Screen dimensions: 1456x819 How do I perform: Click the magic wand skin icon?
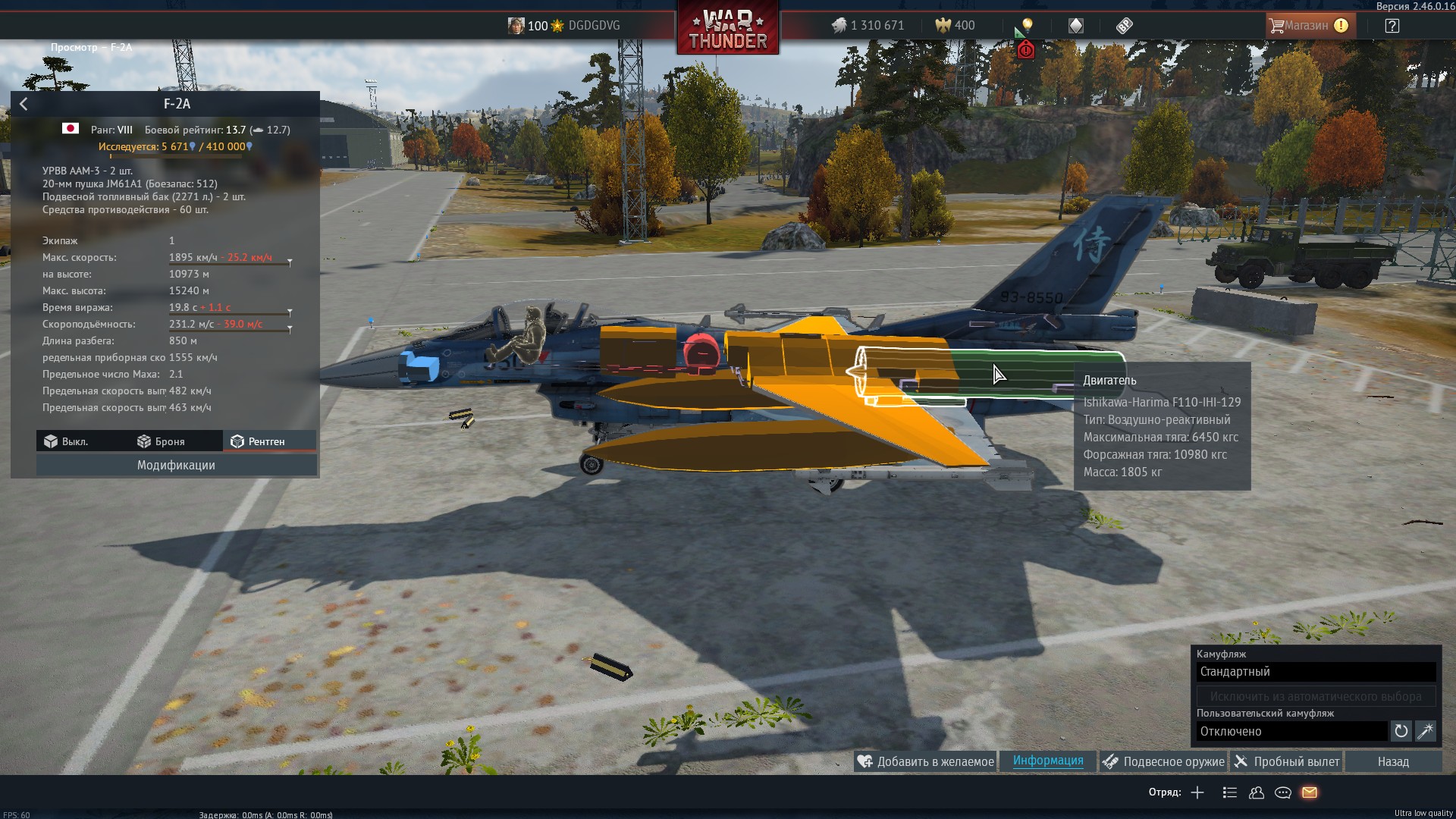tap(1426, 731)
